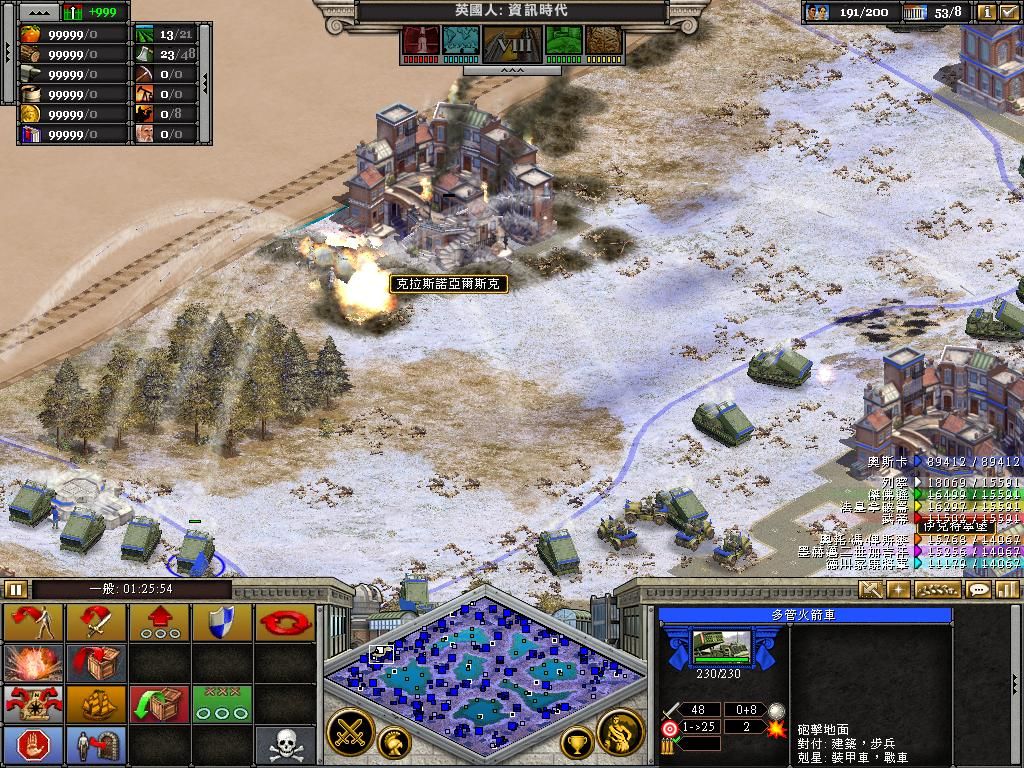Click the red circular arrows command
Image resolution: width=1024 pixels, height=768 pixels.
(x=284, y=622)
